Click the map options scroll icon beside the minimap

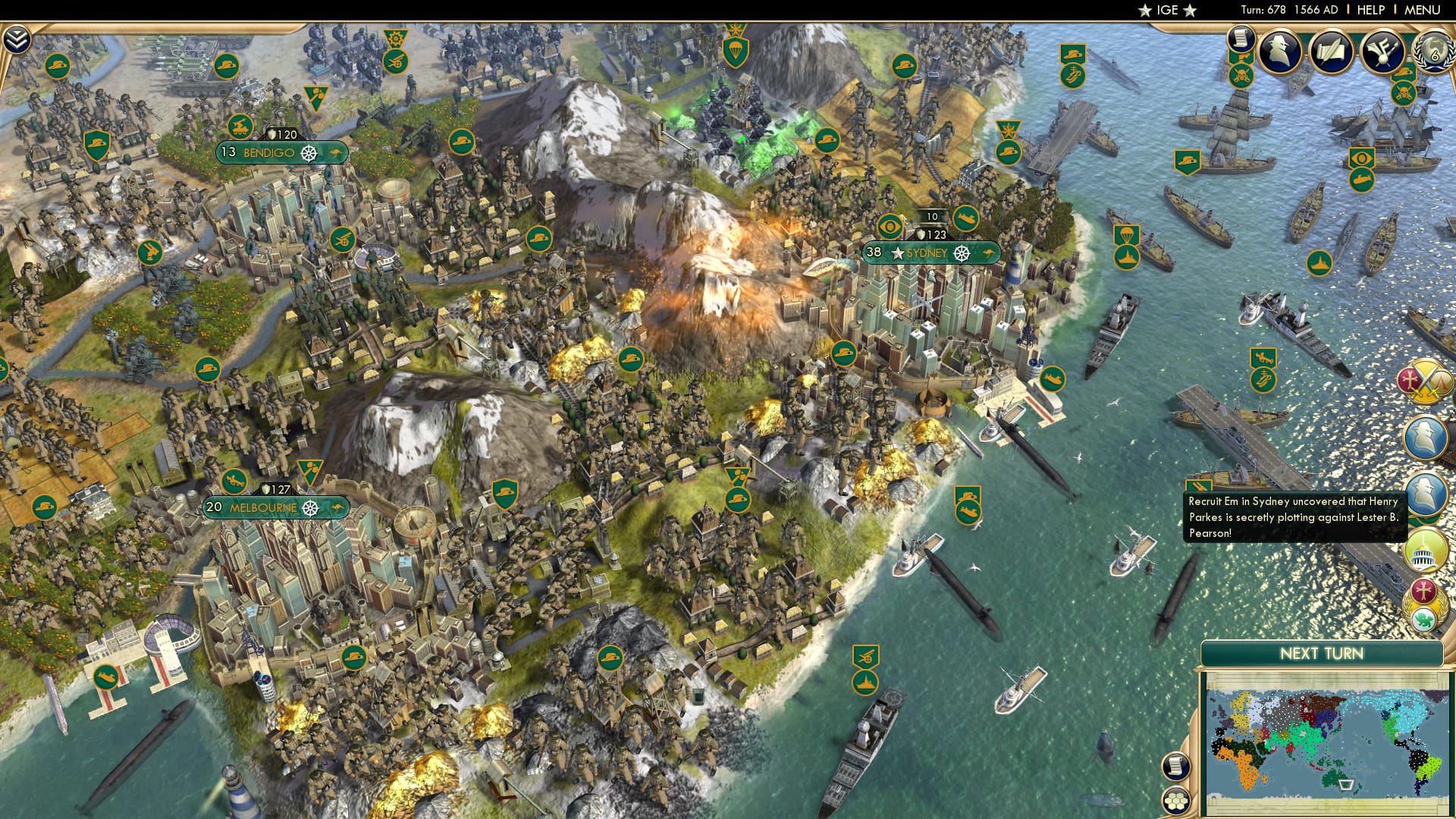[x=1177, y=767]
